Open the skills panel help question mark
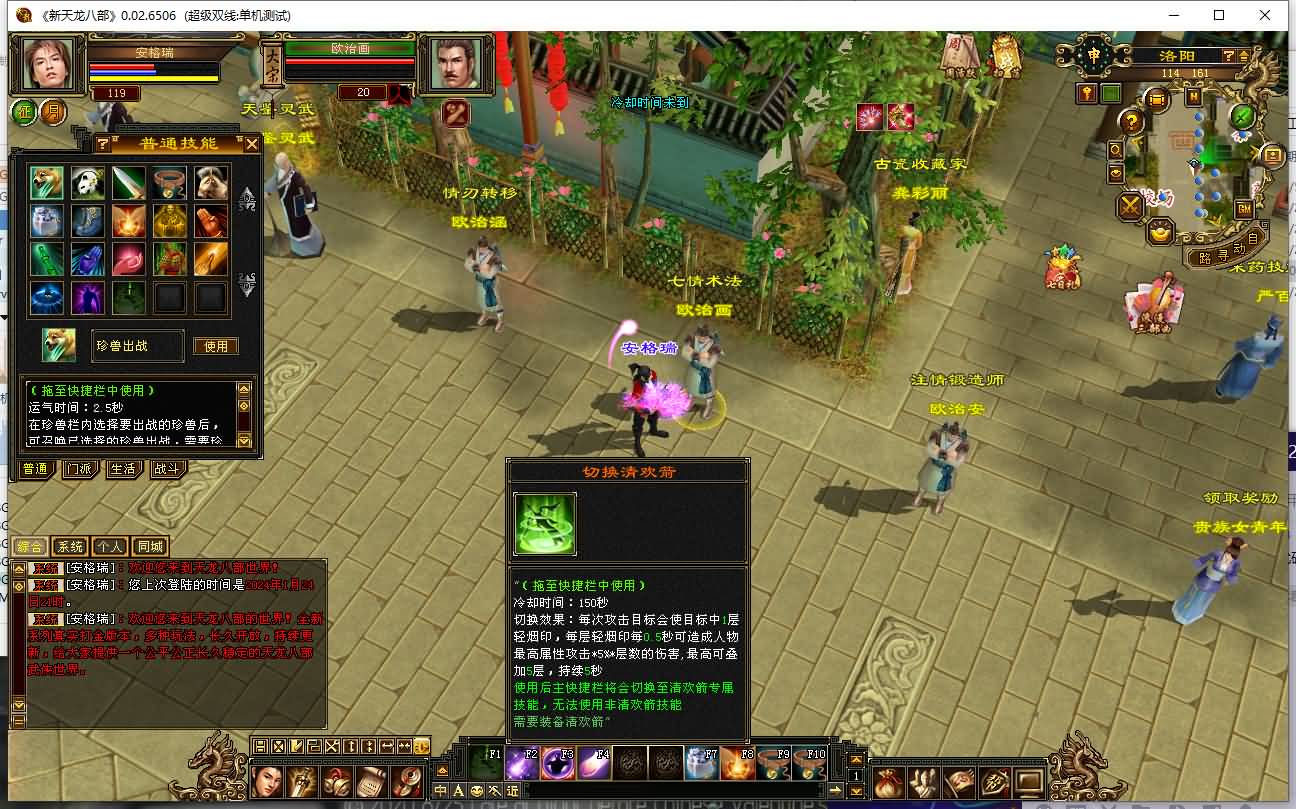 103,144
